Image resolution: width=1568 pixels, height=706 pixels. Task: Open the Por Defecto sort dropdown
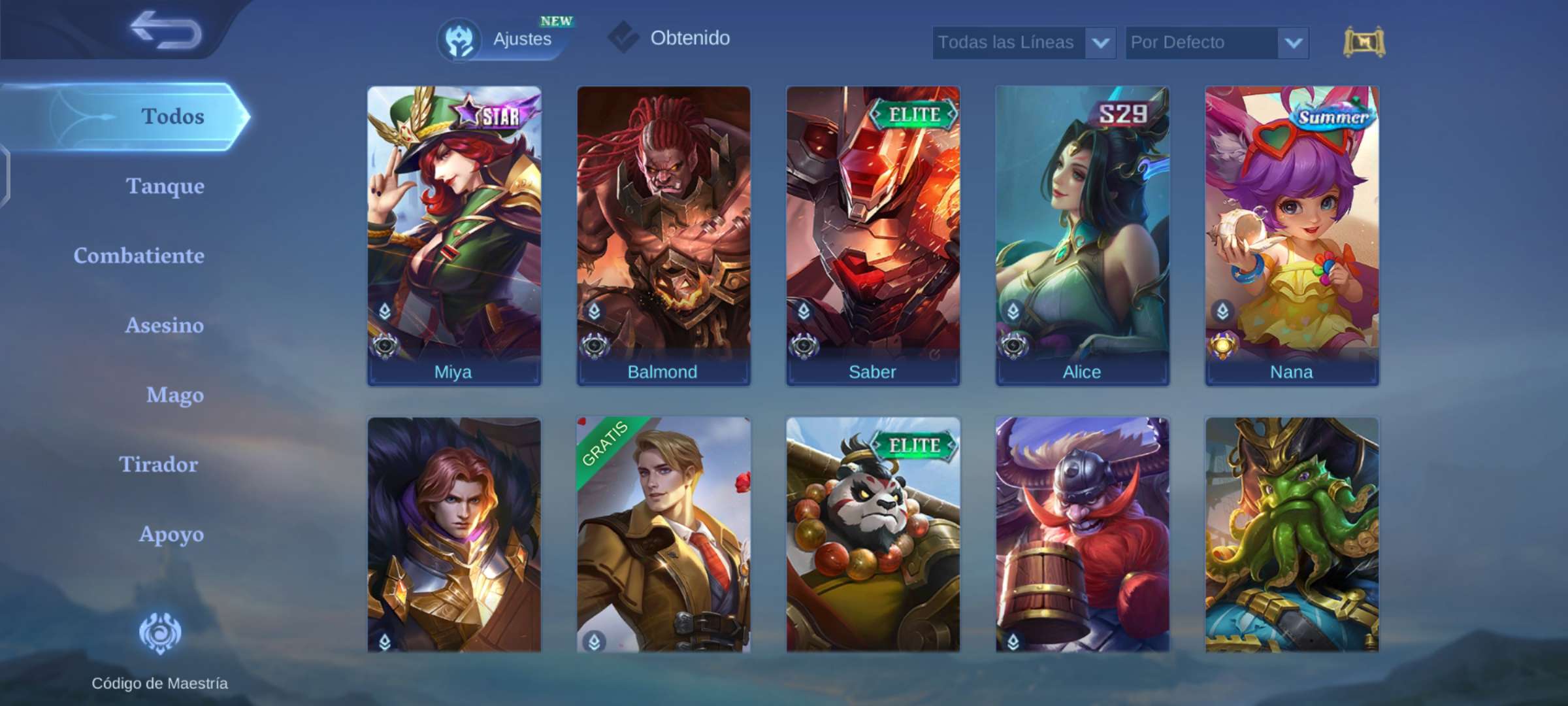pos(1217,43)
